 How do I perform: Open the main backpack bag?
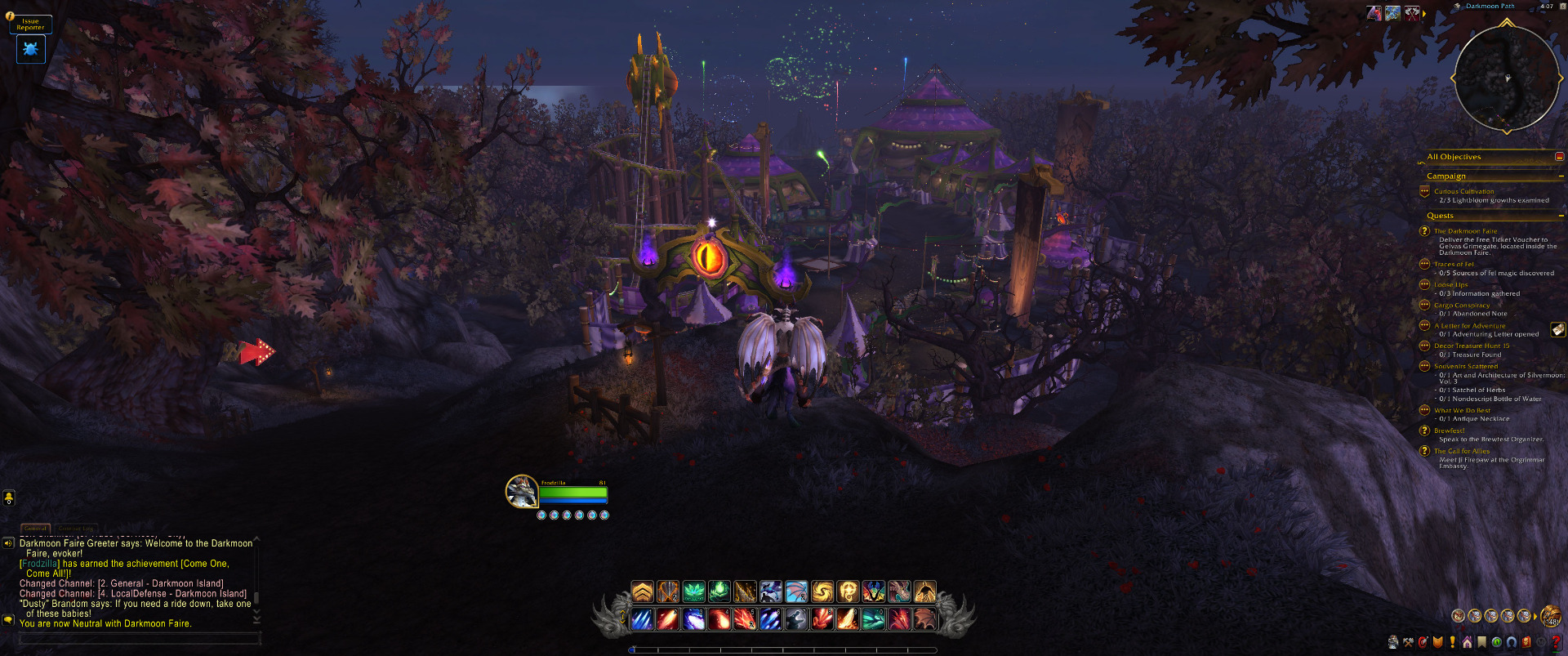click(1550, 616)
